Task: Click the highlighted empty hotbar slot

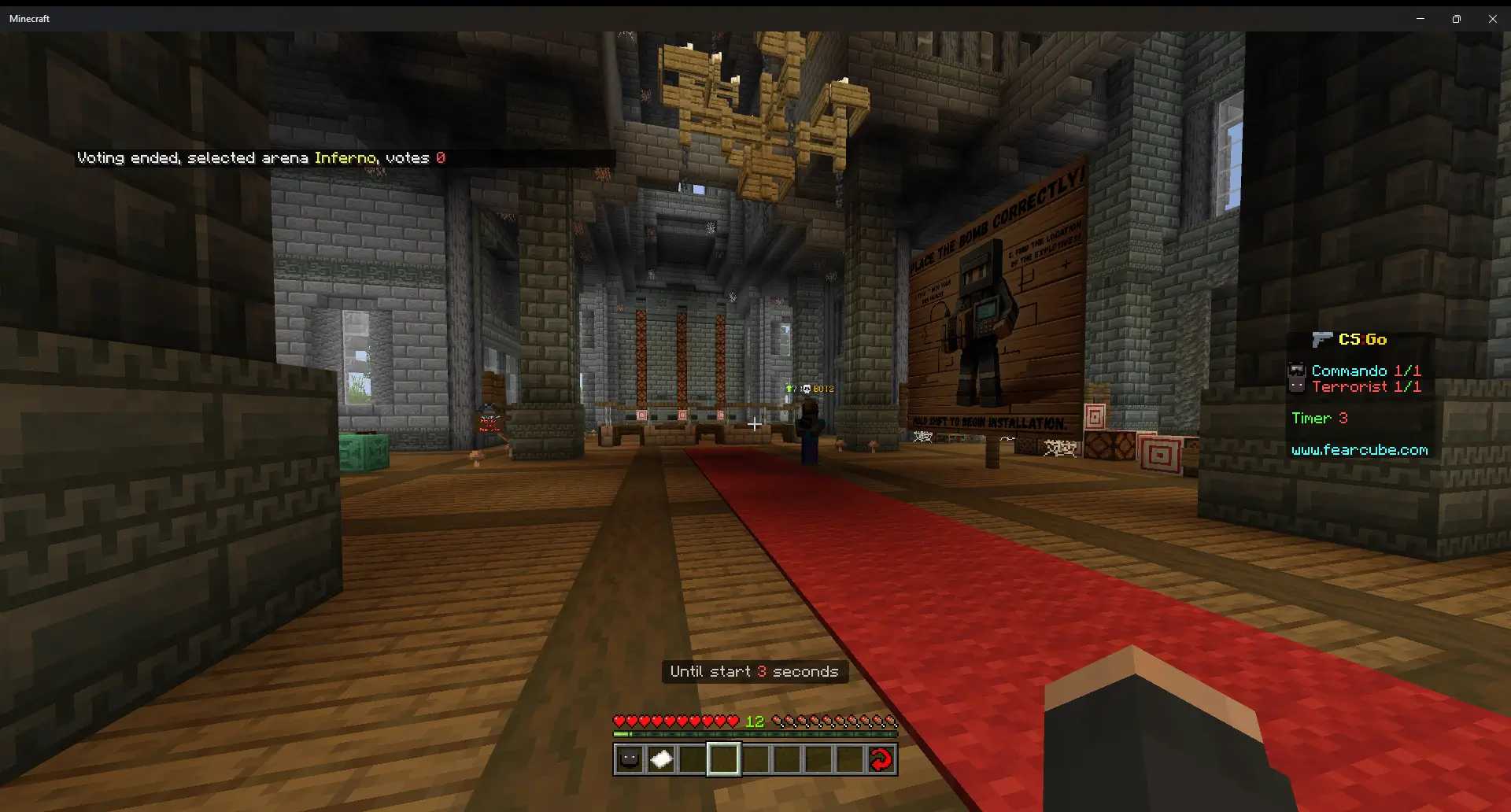Action: [x=723, y=759]
